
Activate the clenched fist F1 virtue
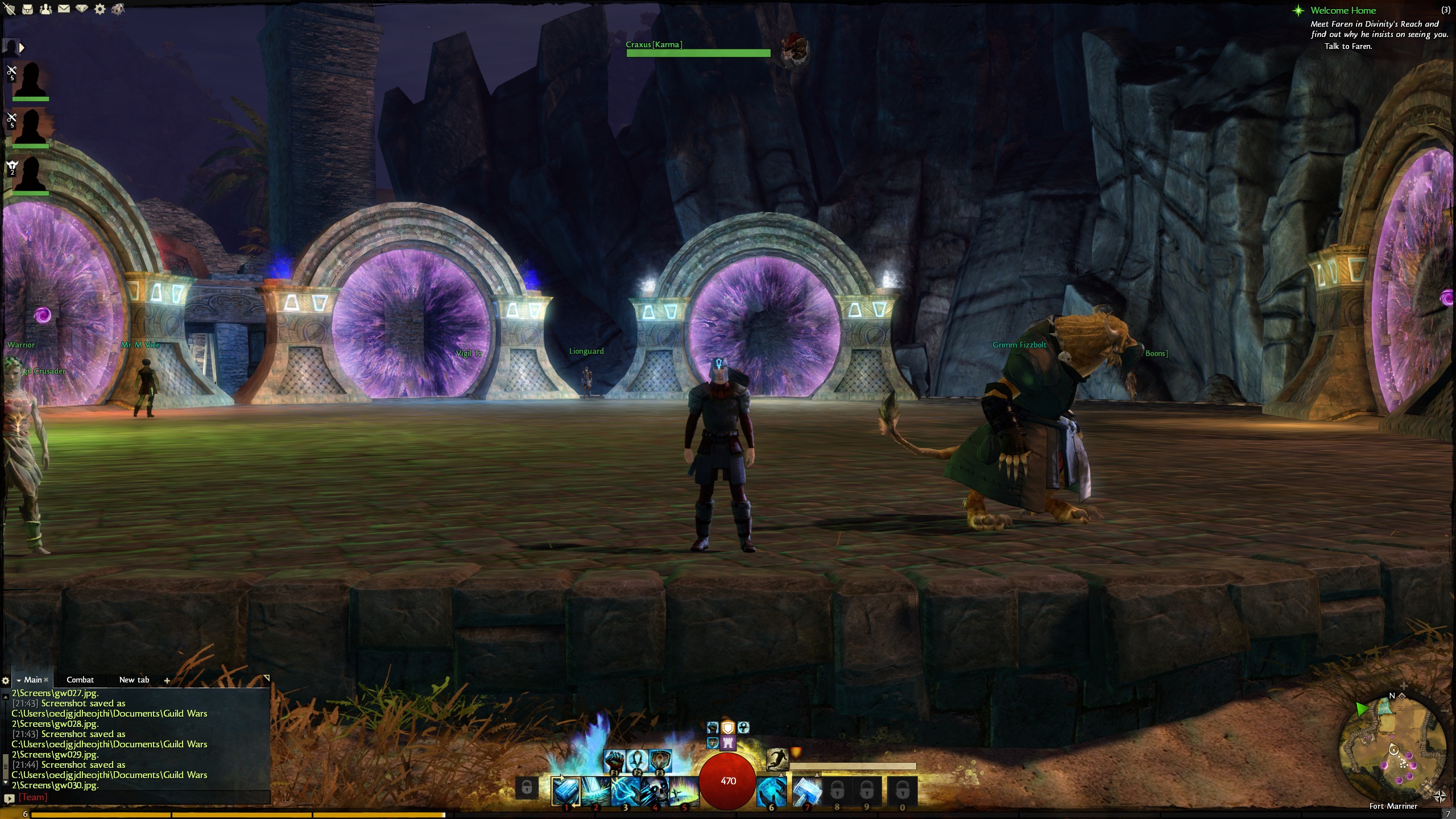(614, 760)
